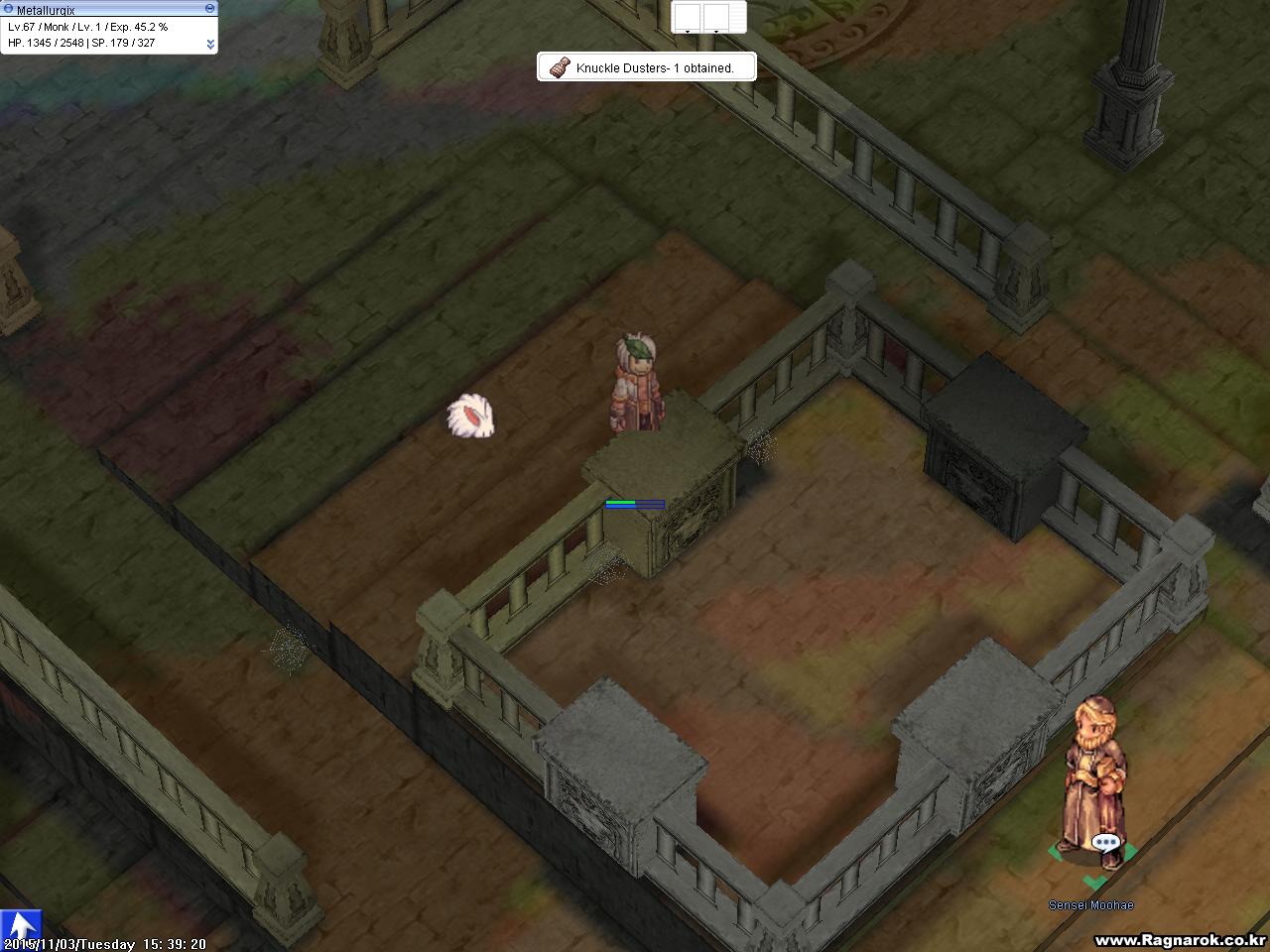The image size is (1270, 952).
Task: Click the blue orb icon on the Metallurgix title bar
Action: click(x=9, y=8)
